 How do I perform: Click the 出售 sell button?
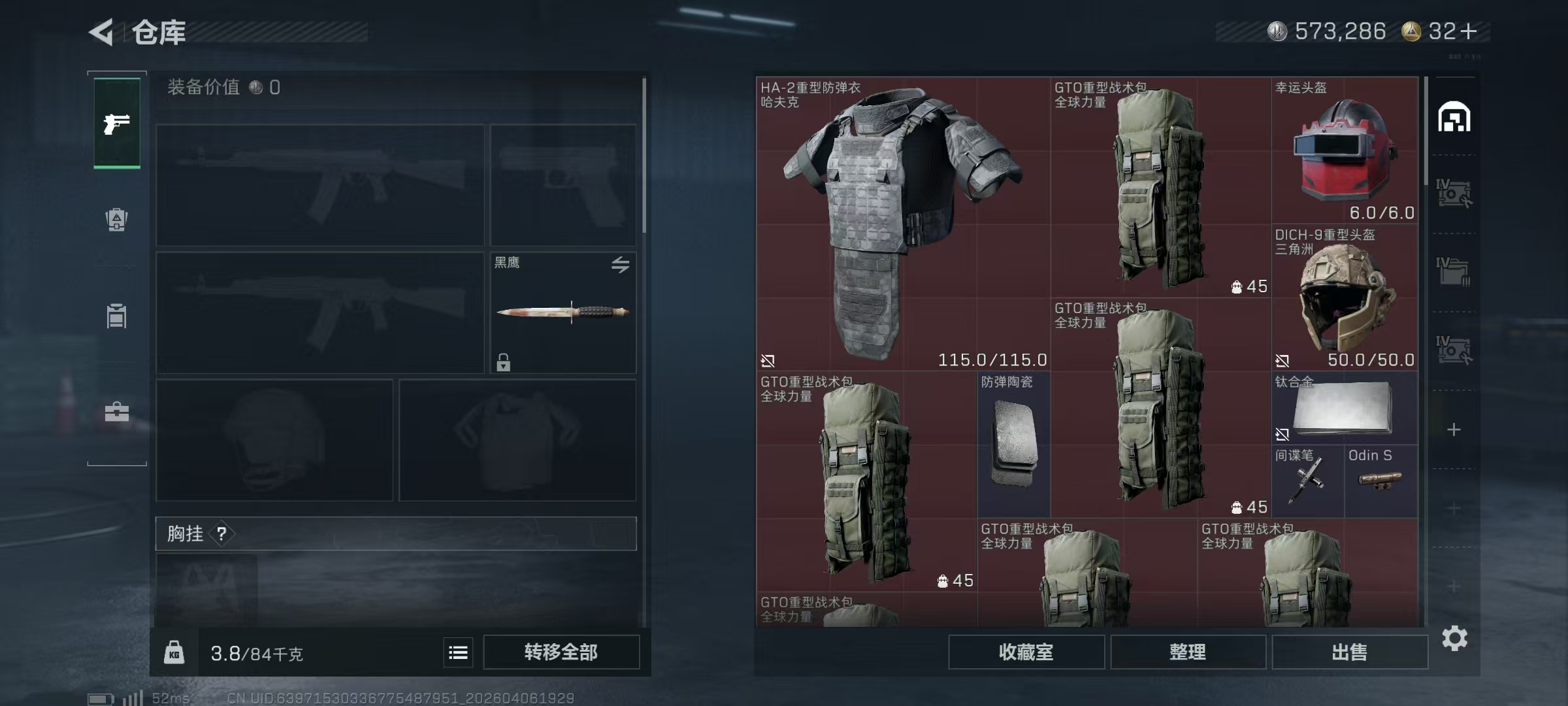click(1349, 652)
